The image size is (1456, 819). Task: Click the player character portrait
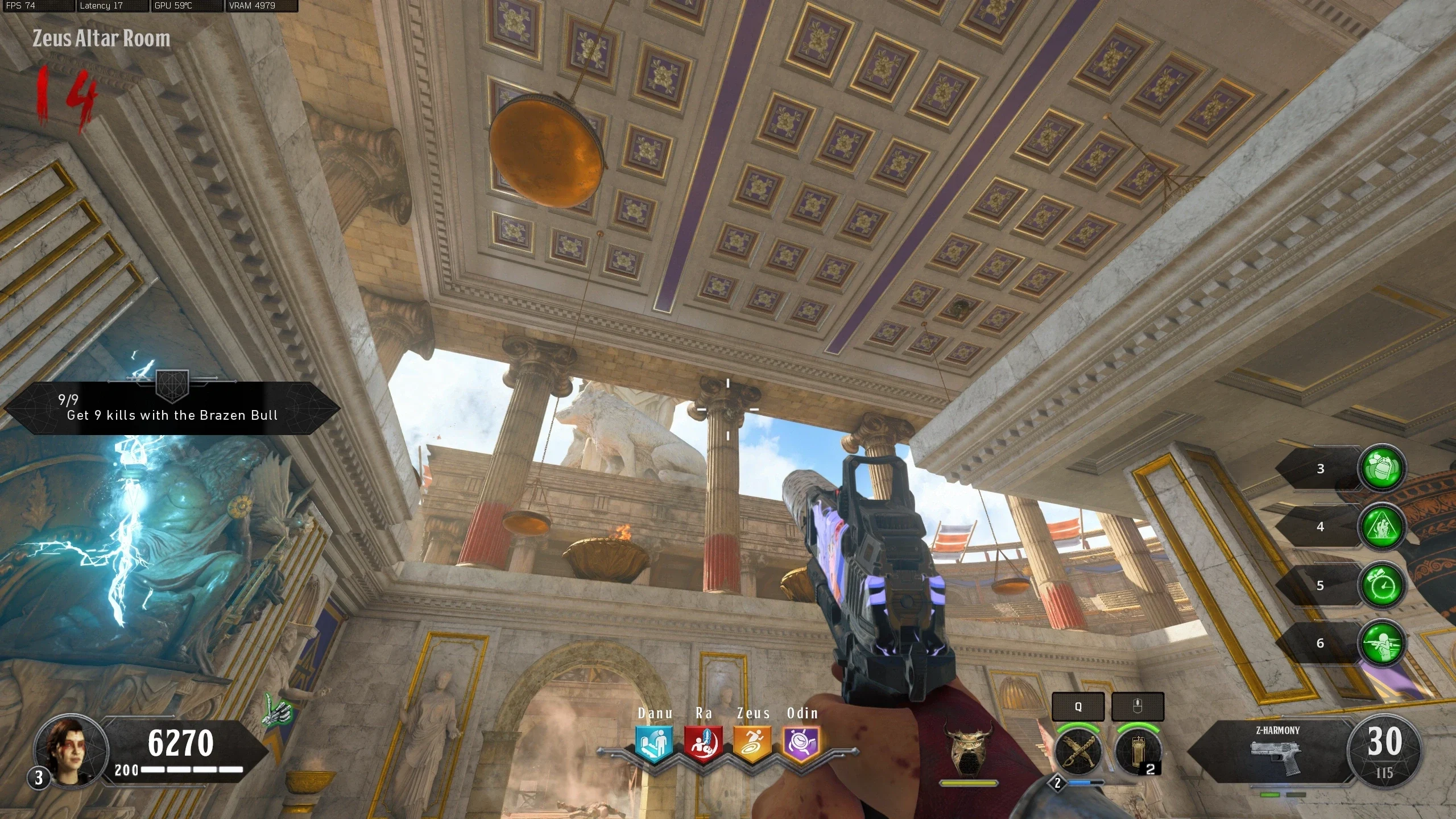click(71, 750)
